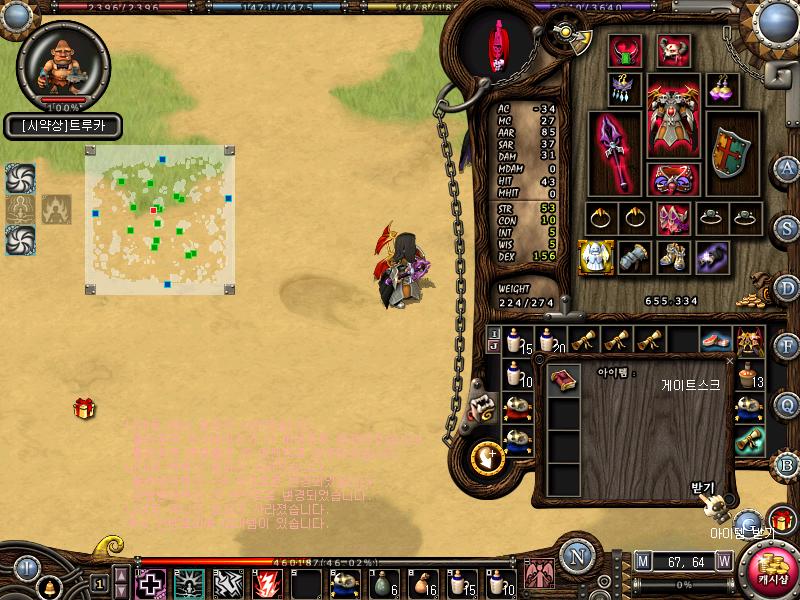Click the 받기 (receive) button

point(703,488)
